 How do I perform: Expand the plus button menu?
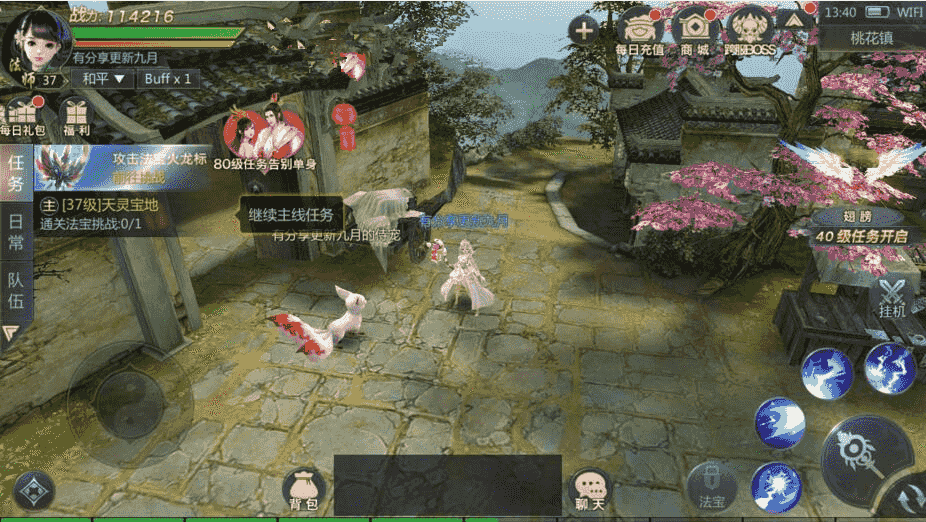pos(583,29)
